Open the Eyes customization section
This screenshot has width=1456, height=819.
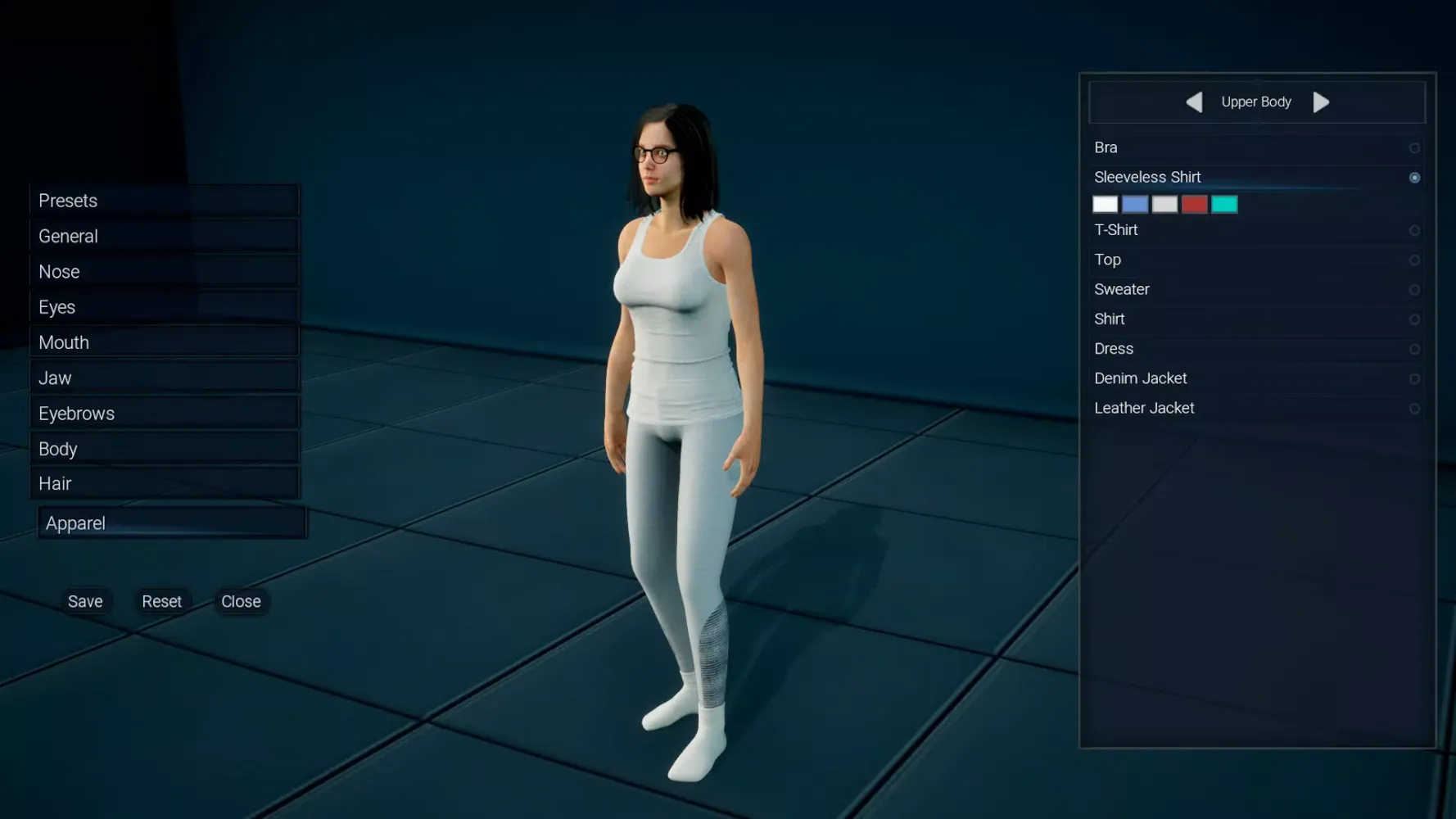[x=164, y=306]
